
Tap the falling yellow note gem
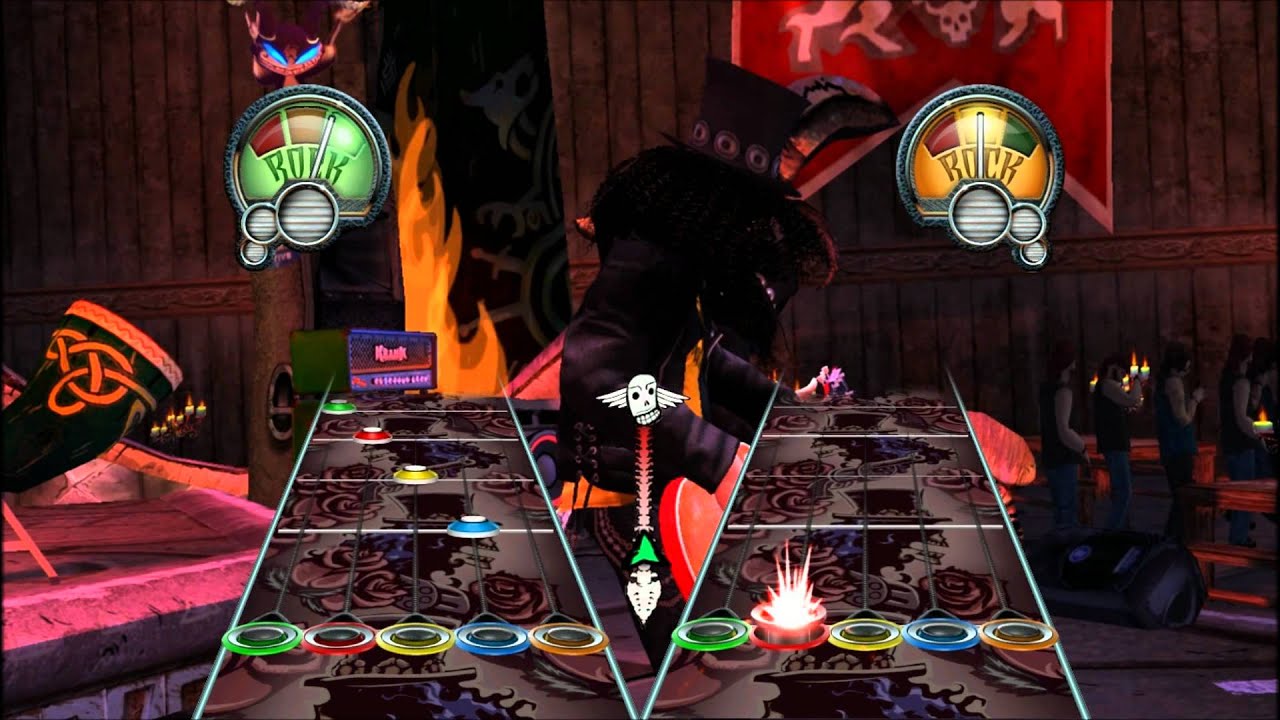416,474
